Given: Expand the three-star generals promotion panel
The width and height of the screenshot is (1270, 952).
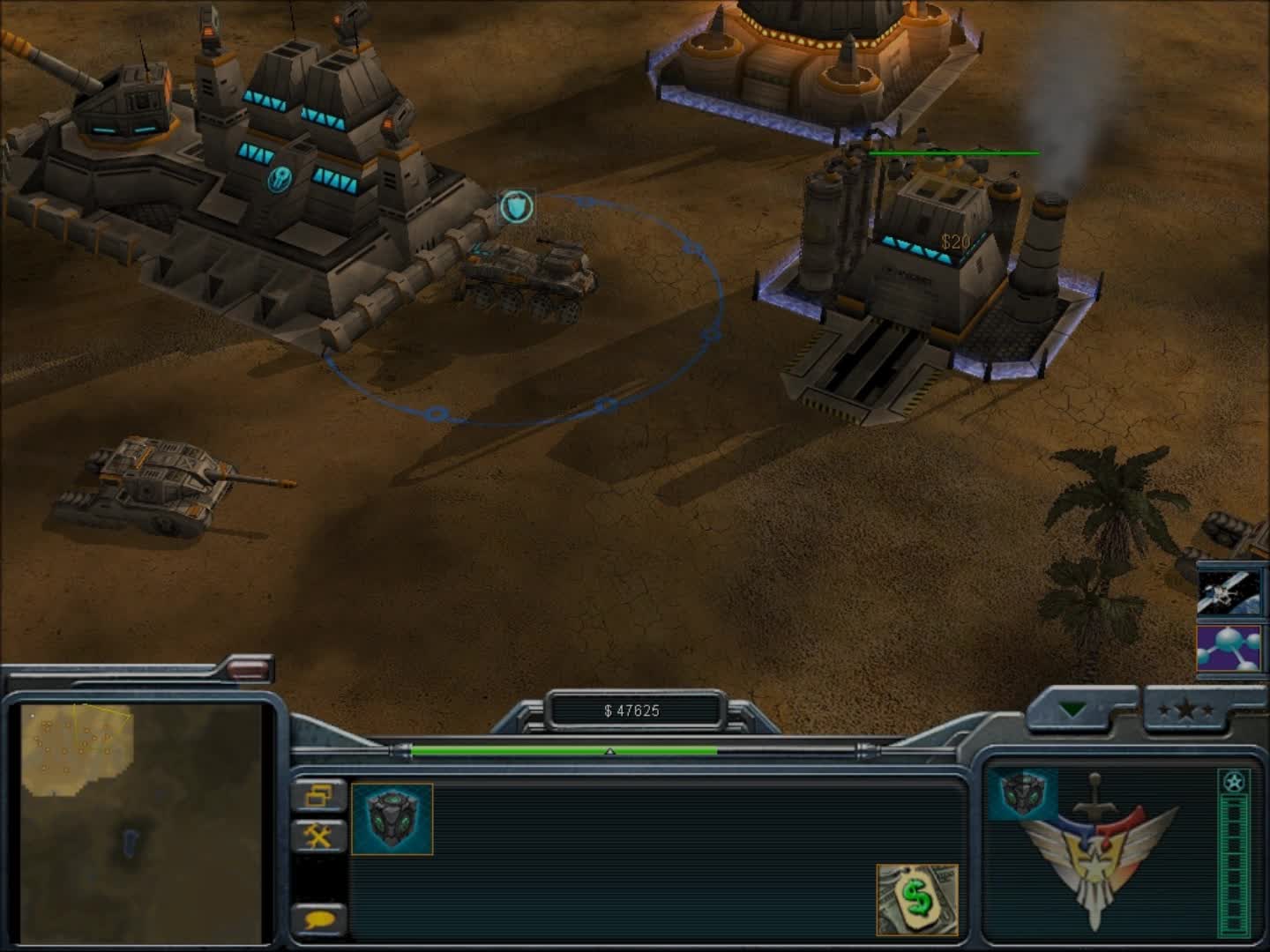Looking at the screenshot, I should pos(1186,705).
